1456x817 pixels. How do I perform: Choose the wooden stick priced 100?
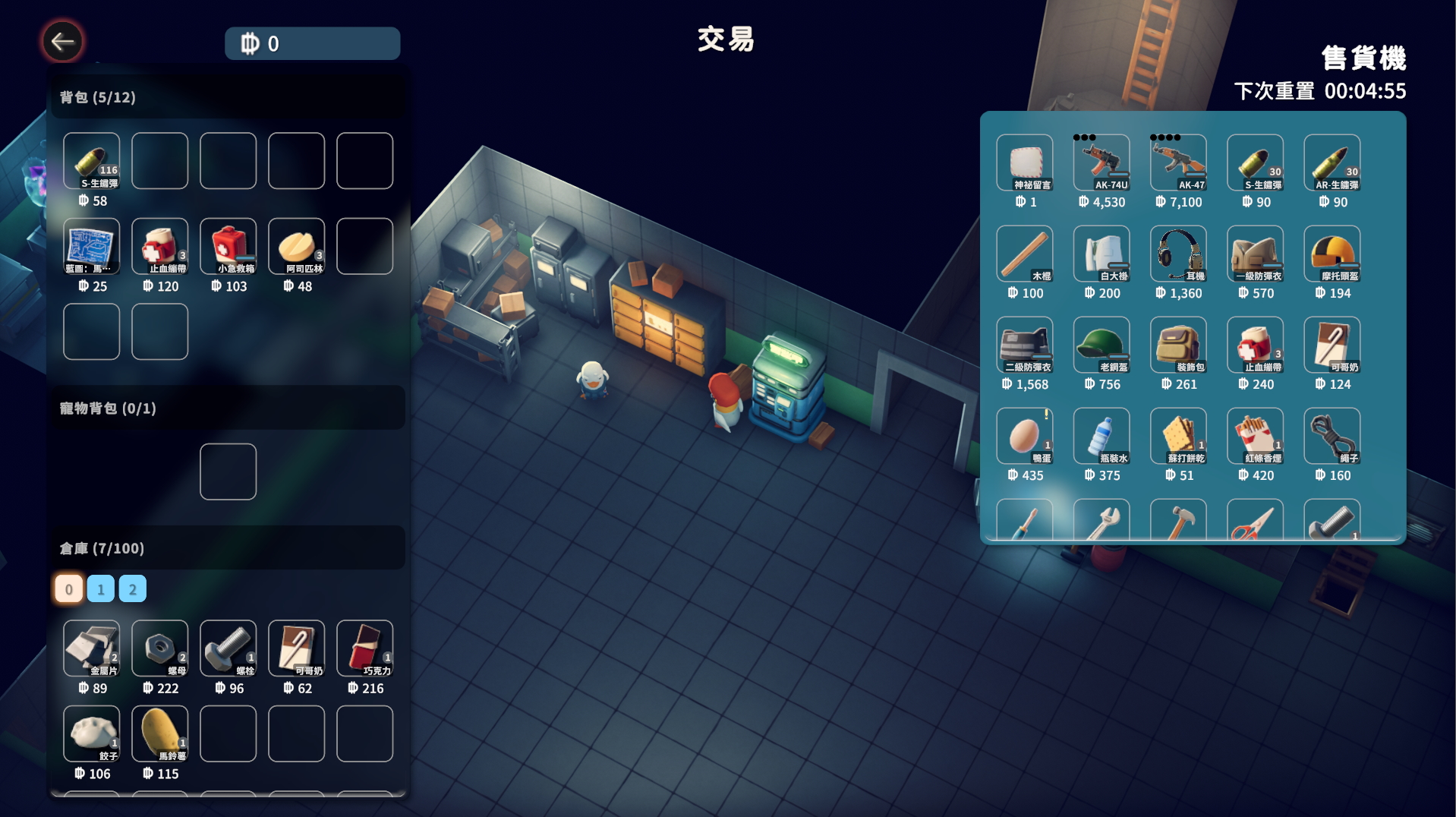[1024, 254]
